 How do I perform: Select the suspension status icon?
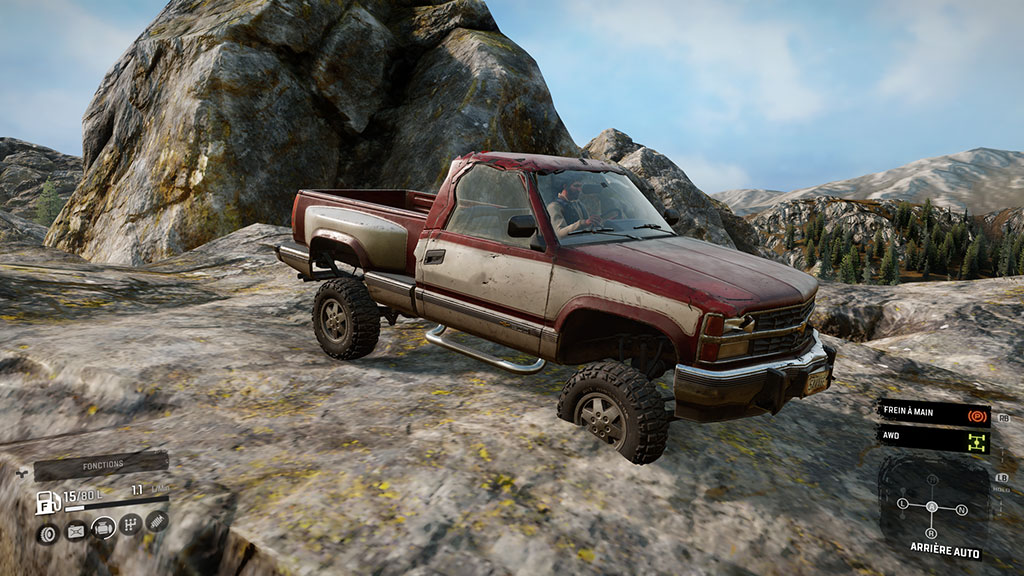pyautogui.click(x=157, y=521)
